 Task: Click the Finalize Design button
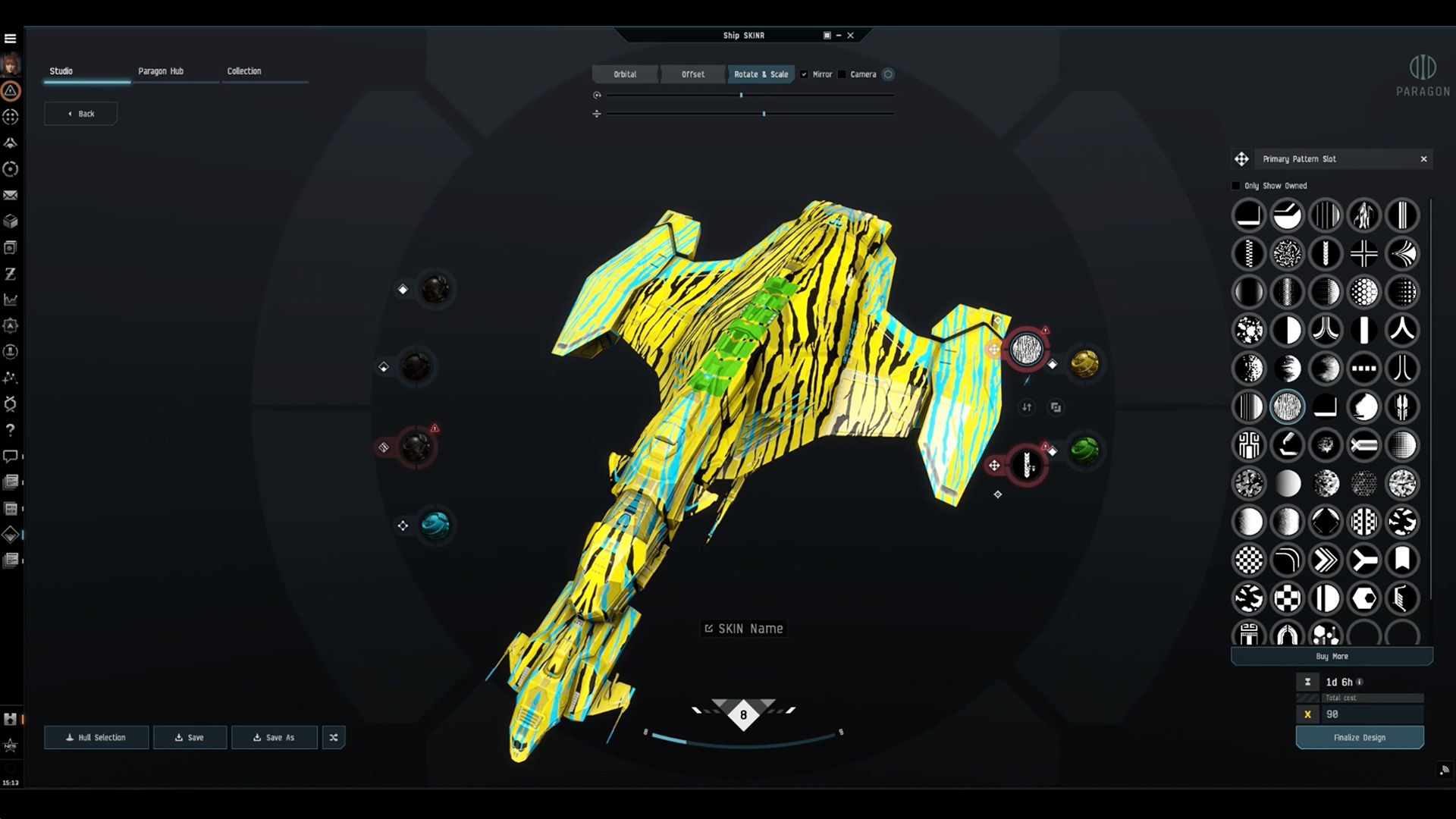[x=1359, y=736]
